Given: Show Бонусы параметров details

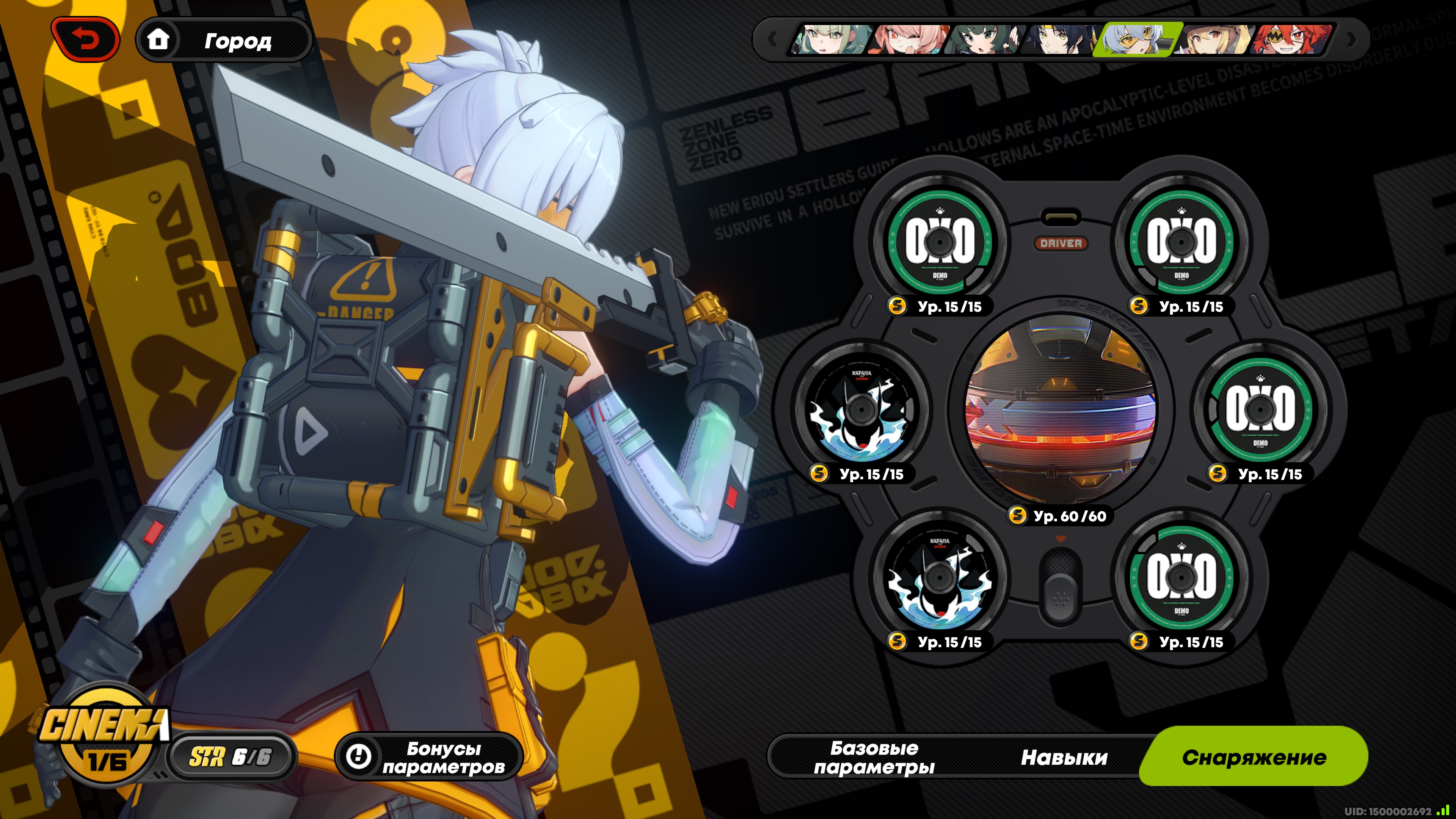Looking at the screenshot, I should pyautogui.click(x=430, y=757).
